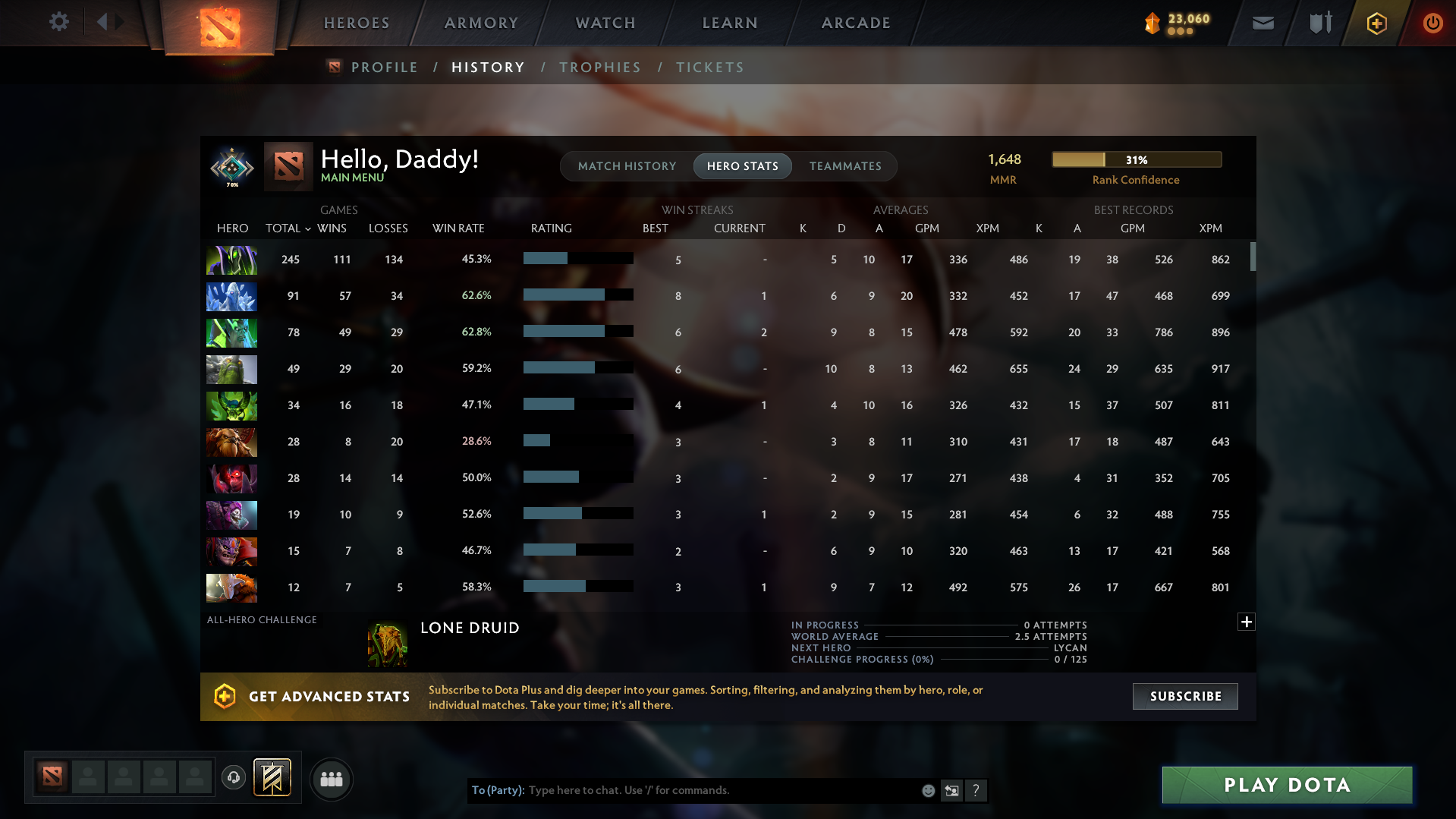Open the settings gear icon

[58, 22]
